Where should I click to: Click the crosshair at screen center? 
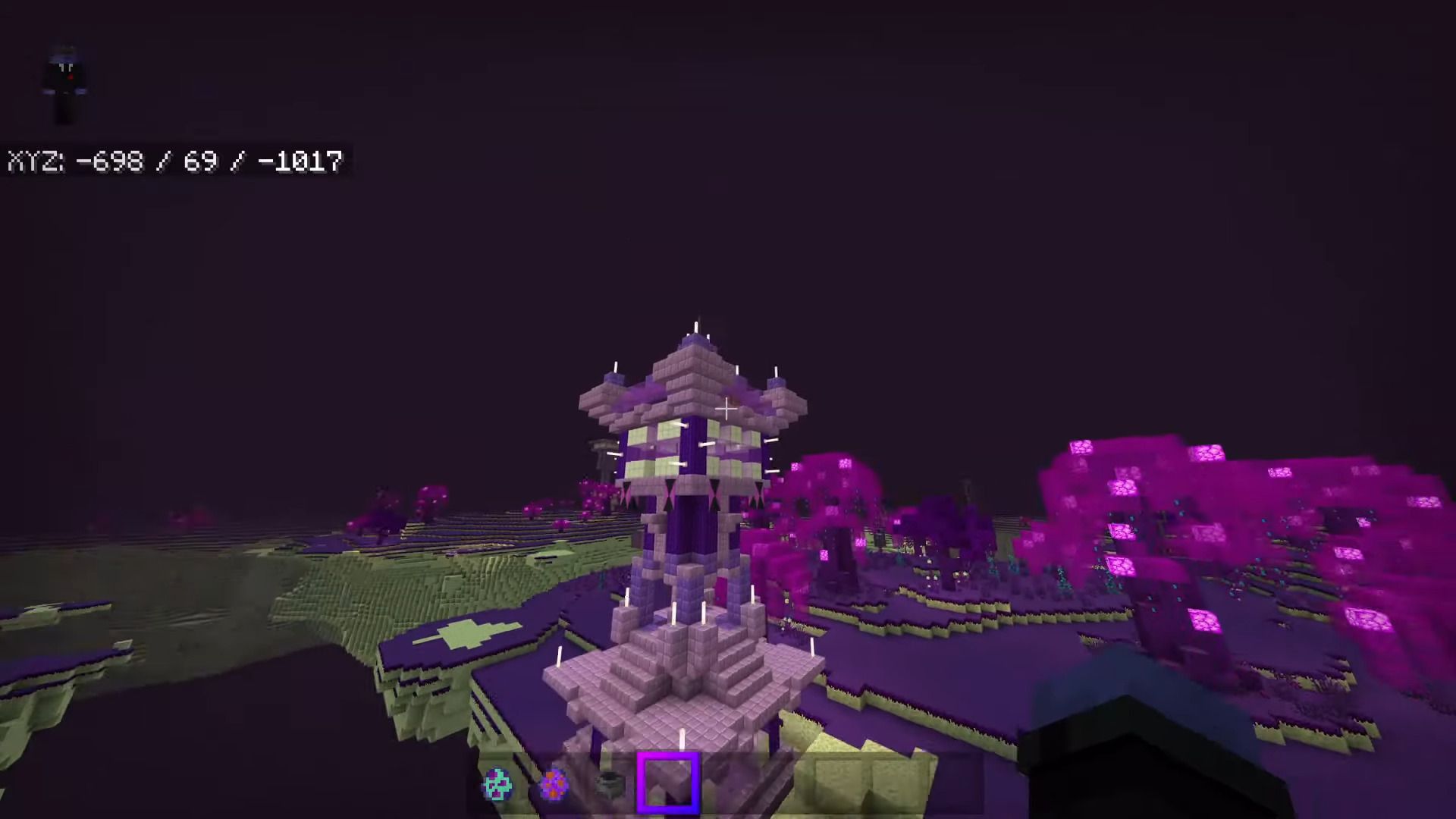(726, 409)
